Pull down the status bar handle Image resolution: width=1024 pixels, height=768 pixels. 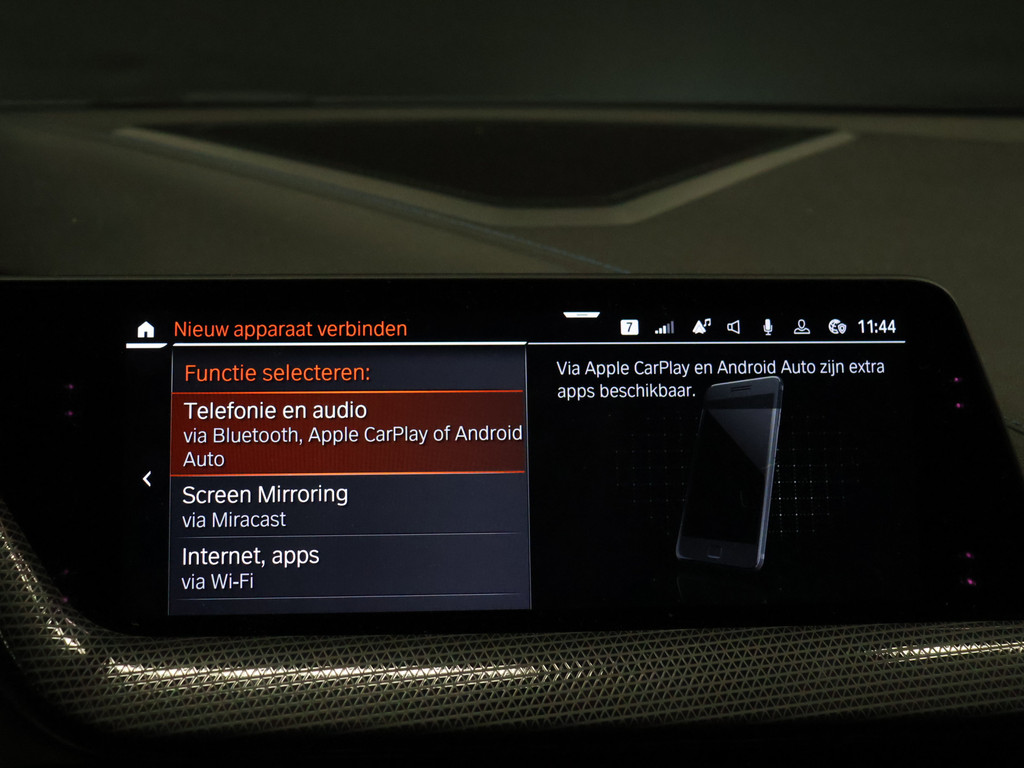581,315
